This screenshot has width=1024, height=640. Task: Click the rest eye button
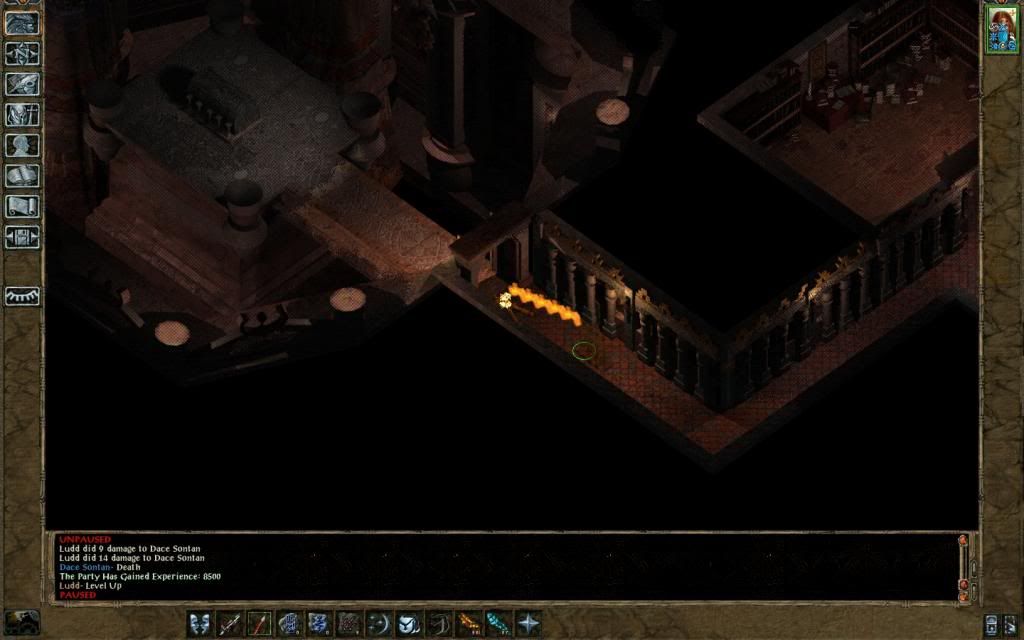(x=22, y=297)
